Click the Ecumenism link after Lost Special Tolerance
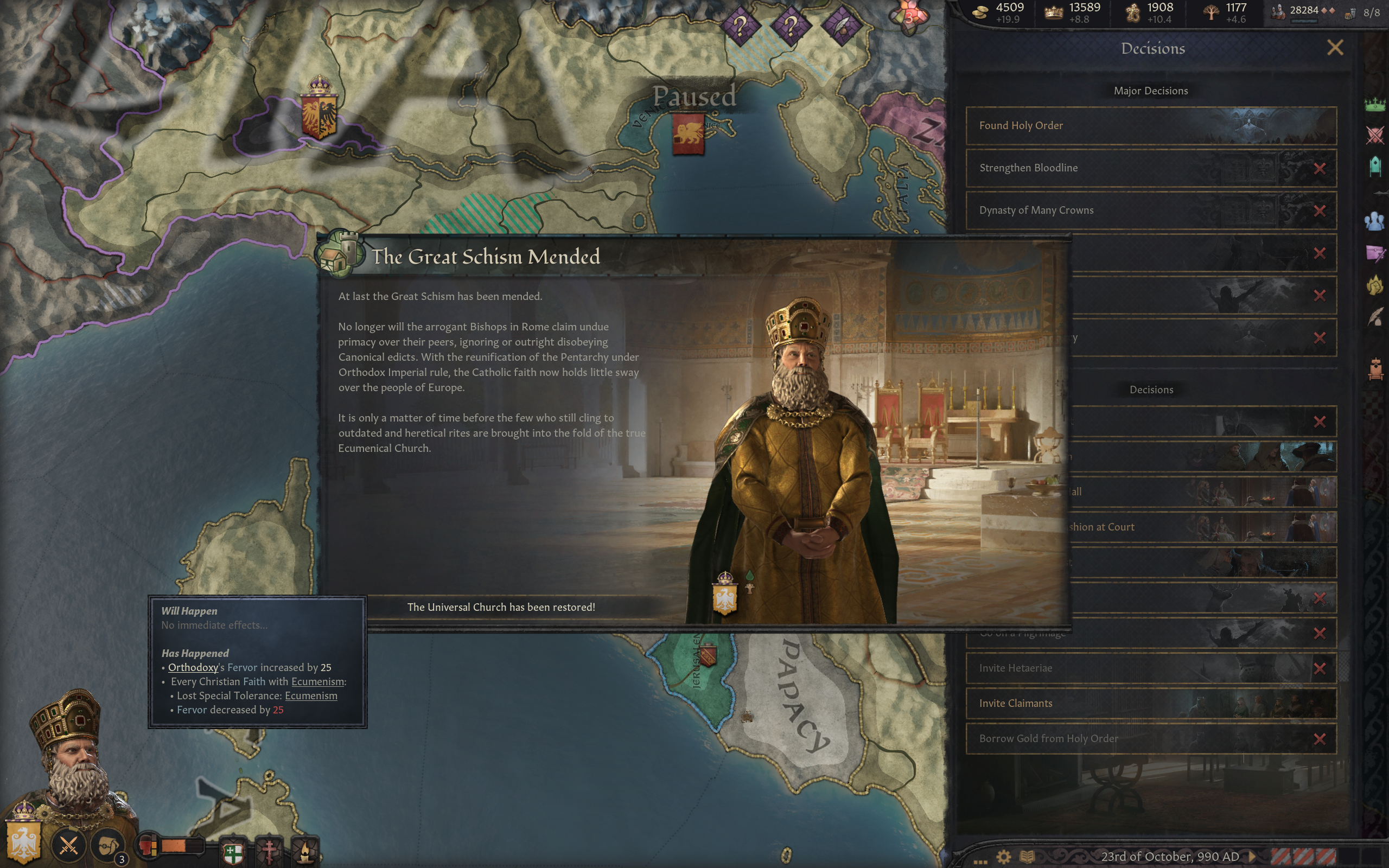Image resolution: width=1389 pixels, height=868 pixels. coord(310,696)
